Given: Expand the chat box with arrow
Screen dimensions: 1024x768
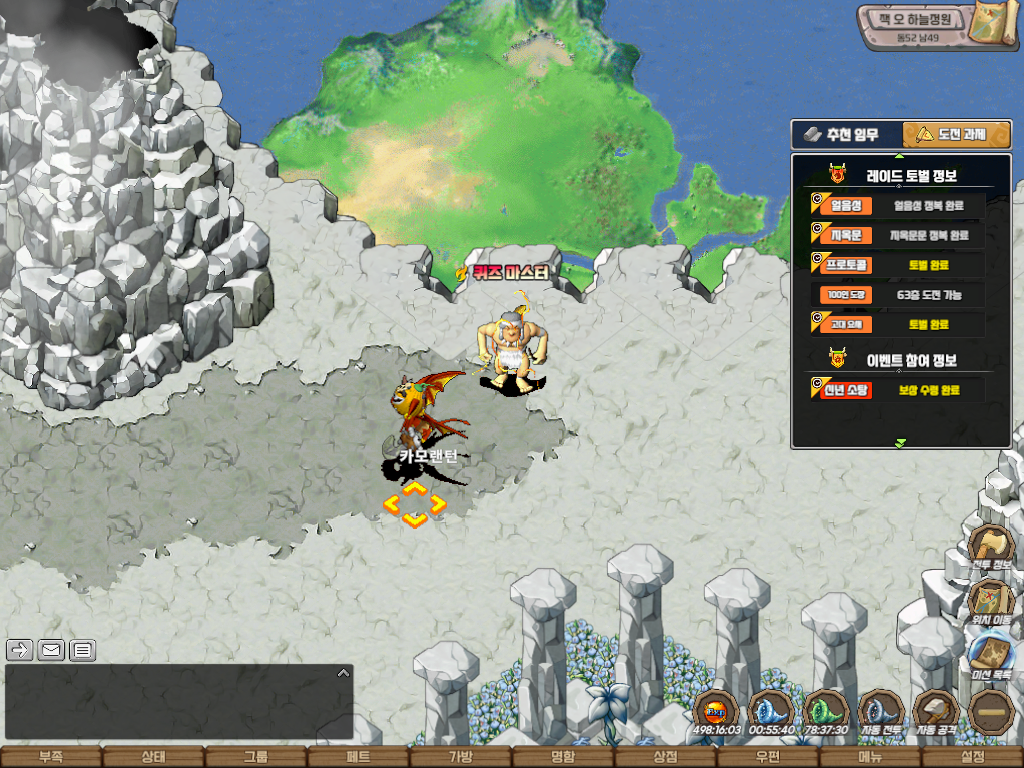Looking at the screenshot, I should click(x=343, y=673).
